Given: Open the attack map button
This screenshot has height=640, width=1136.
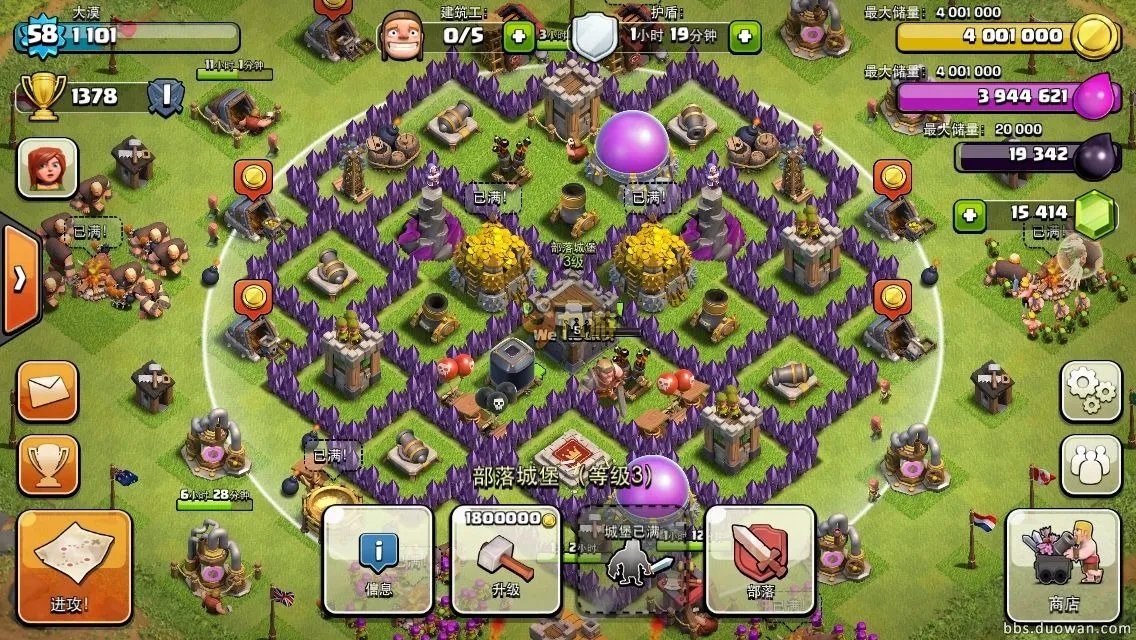Looking at the screenshot, I should pyautogui.click(x=74, y=567).
